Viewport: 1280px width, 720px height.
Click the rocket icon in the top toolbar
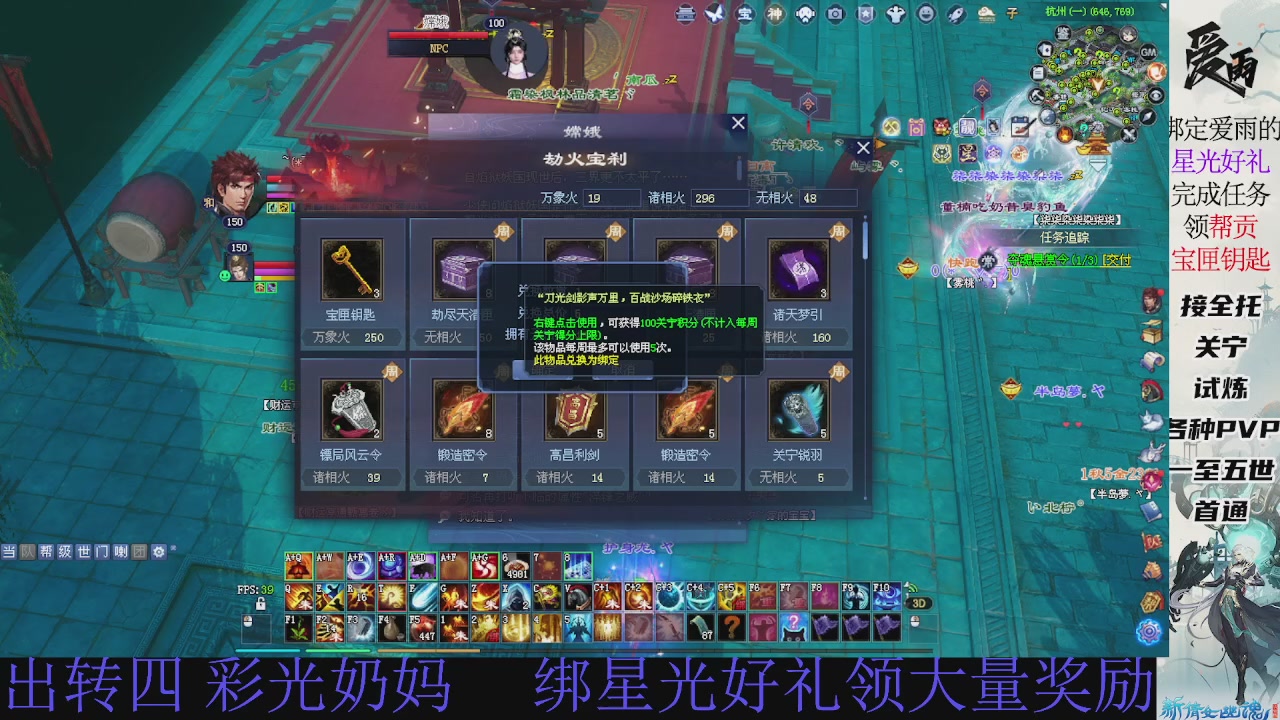click(955, 13)
